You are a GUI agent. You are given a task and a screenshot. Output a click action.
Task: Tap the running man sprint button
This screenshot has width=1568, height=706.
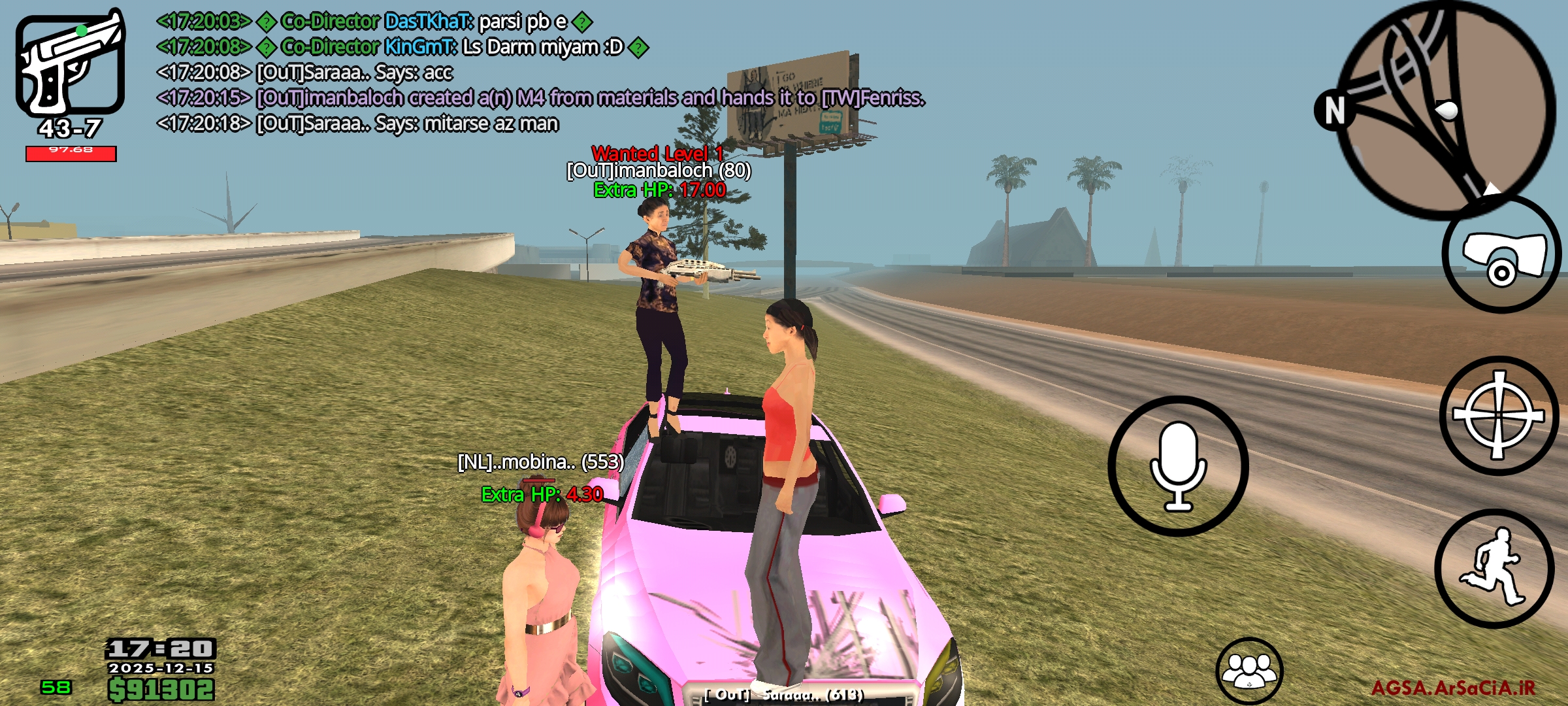click(1494, 567)
